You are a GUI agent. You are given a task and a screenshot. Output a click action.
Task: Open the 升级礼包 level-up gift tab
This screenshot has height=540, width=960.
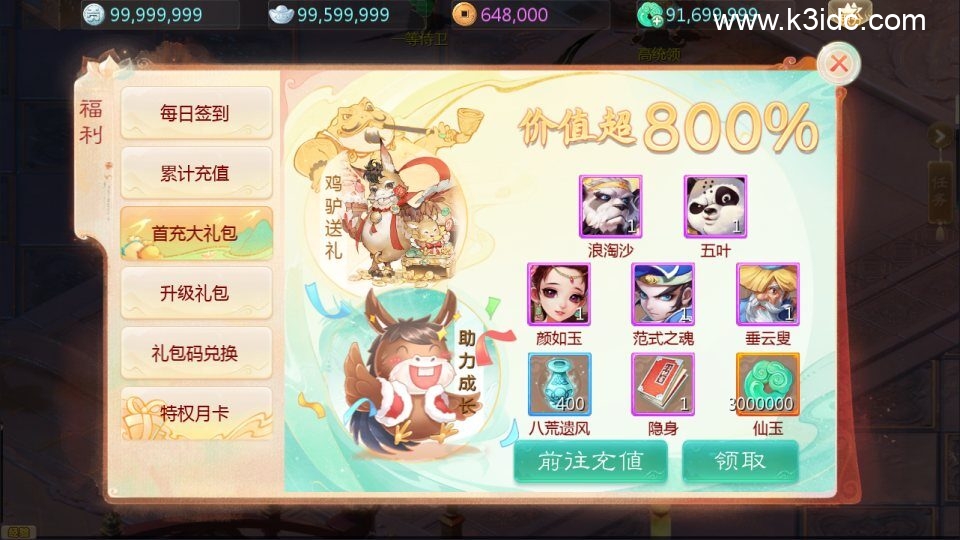(195, 293)
